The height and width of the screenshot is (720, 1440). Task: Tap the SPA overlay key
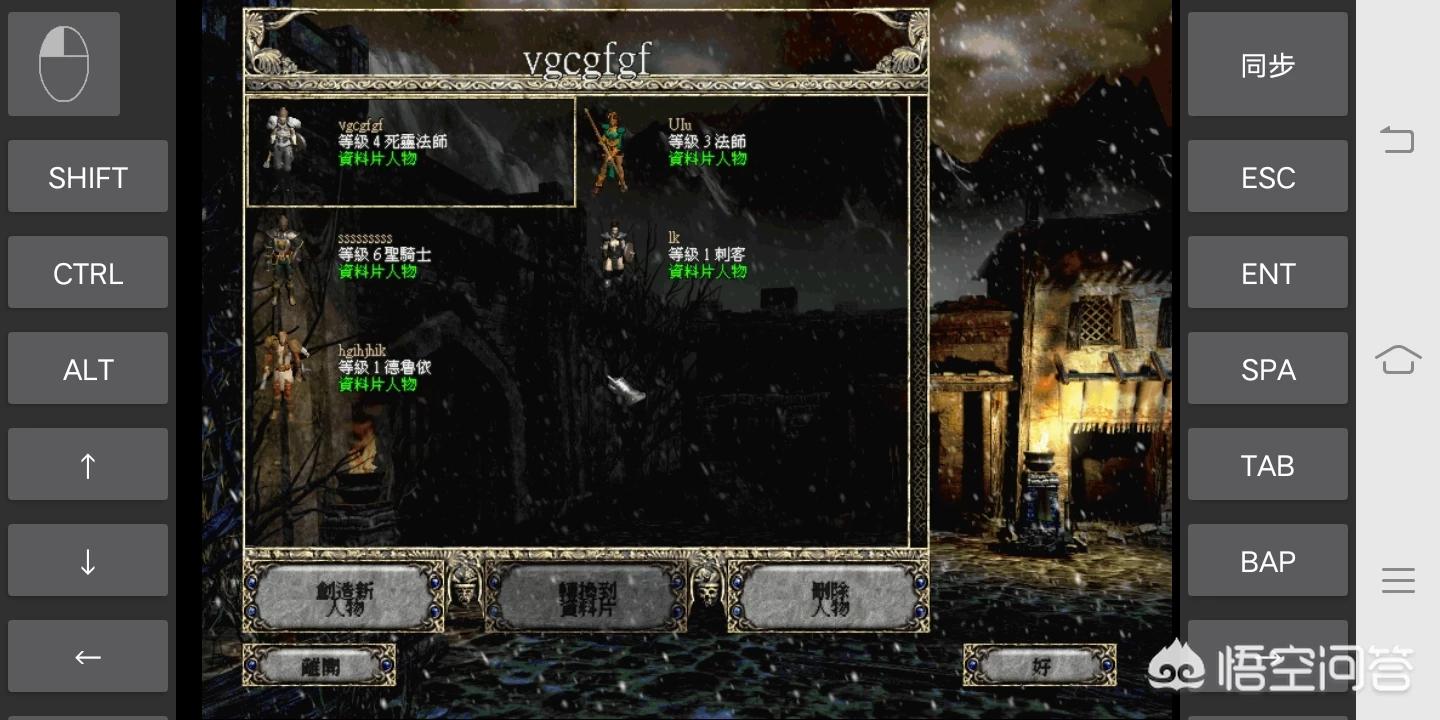[x=1267, y=369]
